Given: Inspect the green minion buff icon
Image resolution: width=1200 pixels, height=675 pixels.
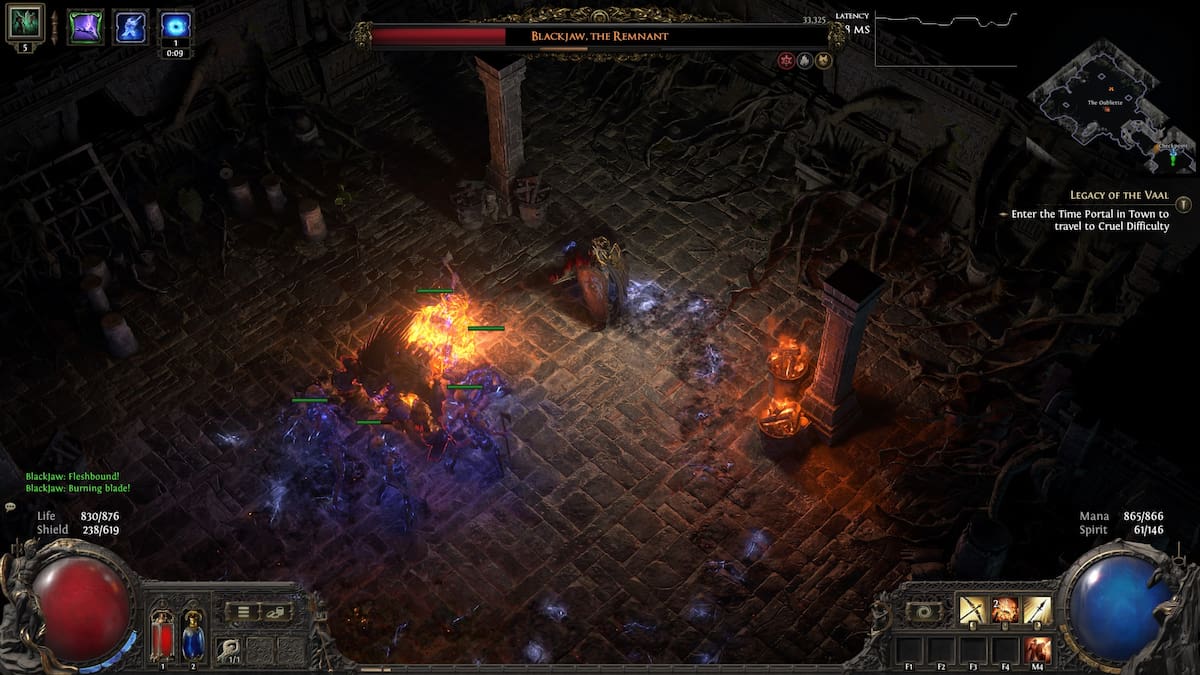Looking at the screenshot, I should coord(25,21).
